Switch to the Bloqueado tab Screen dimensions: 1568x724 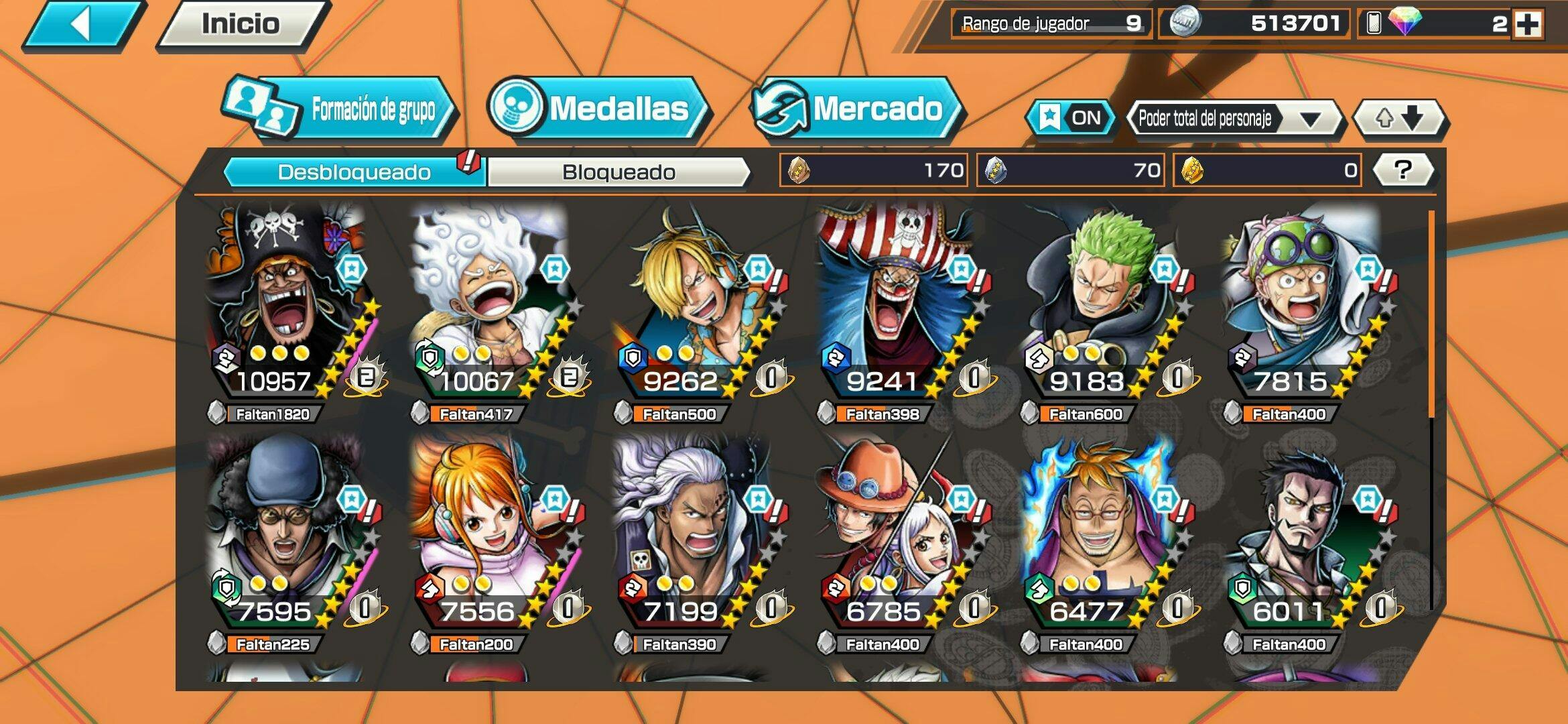(x=618, y=172)
